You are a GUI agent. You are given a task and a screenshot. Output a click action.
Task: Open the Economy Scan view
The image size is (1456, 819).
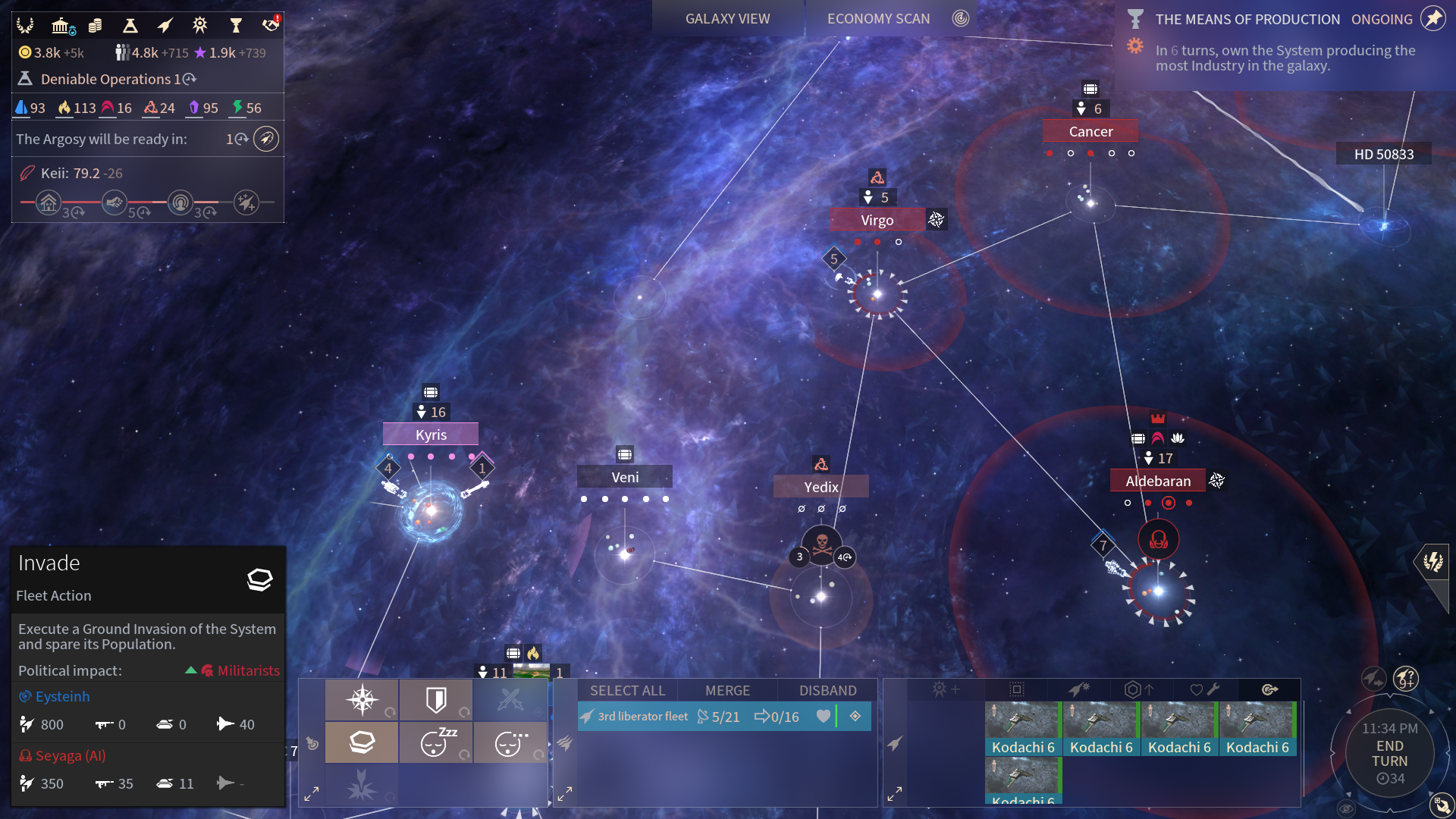[878, 19]
